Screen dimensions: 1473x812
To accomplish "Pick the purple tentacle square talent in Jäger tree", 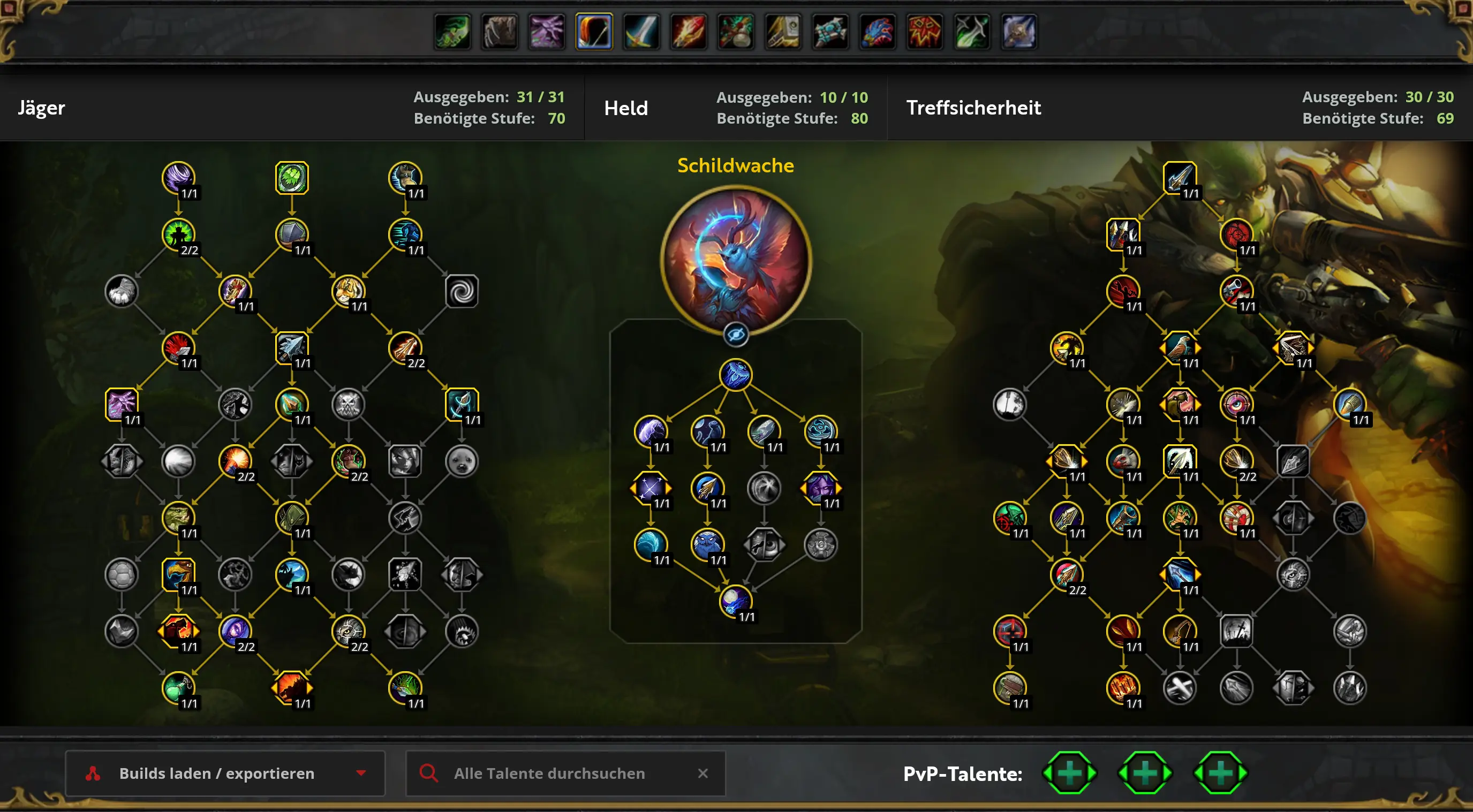I will click(x=121, y=404).
